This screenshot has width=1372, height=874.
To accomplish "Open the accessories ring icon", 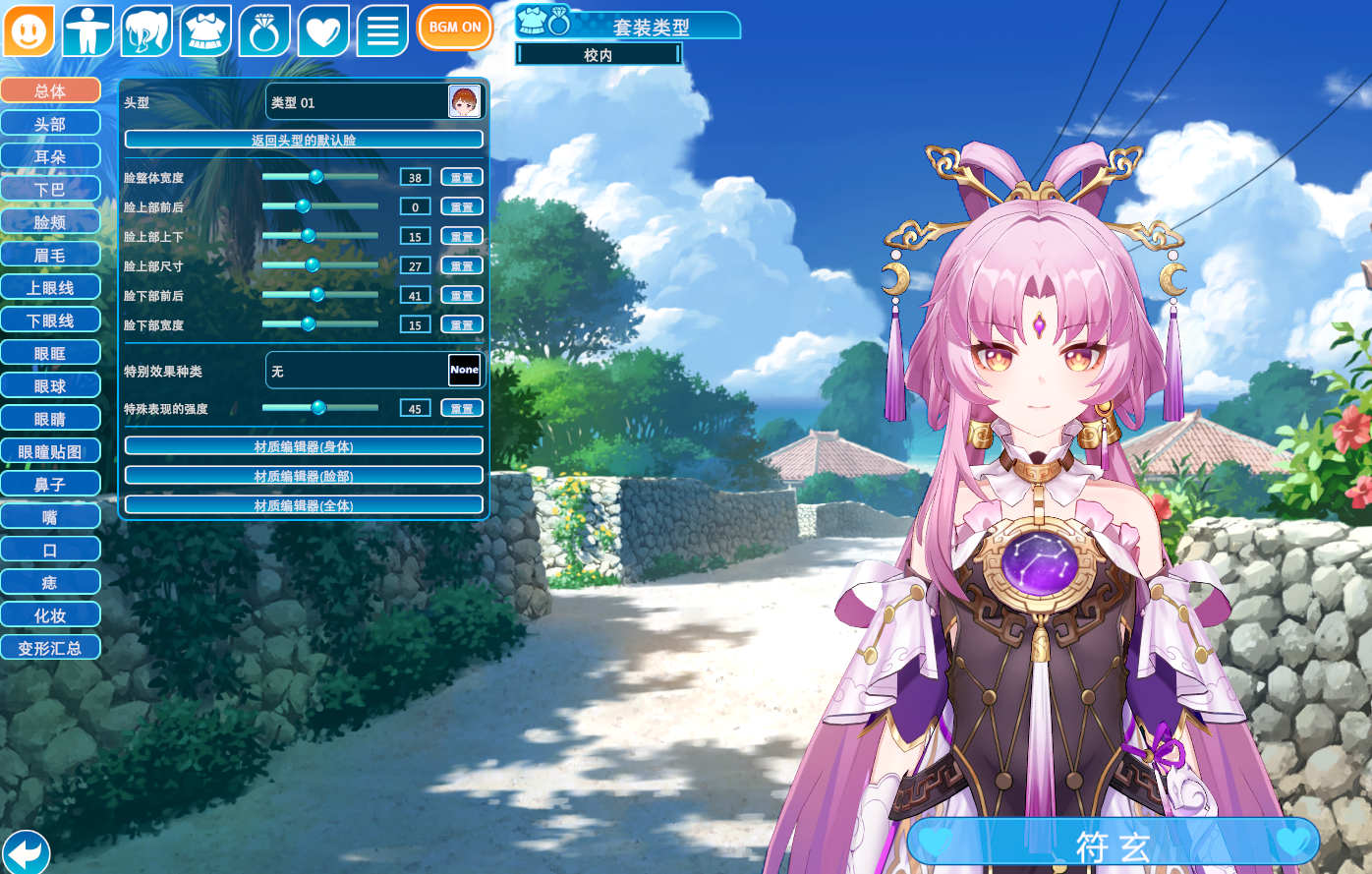I will coord(264,30).
